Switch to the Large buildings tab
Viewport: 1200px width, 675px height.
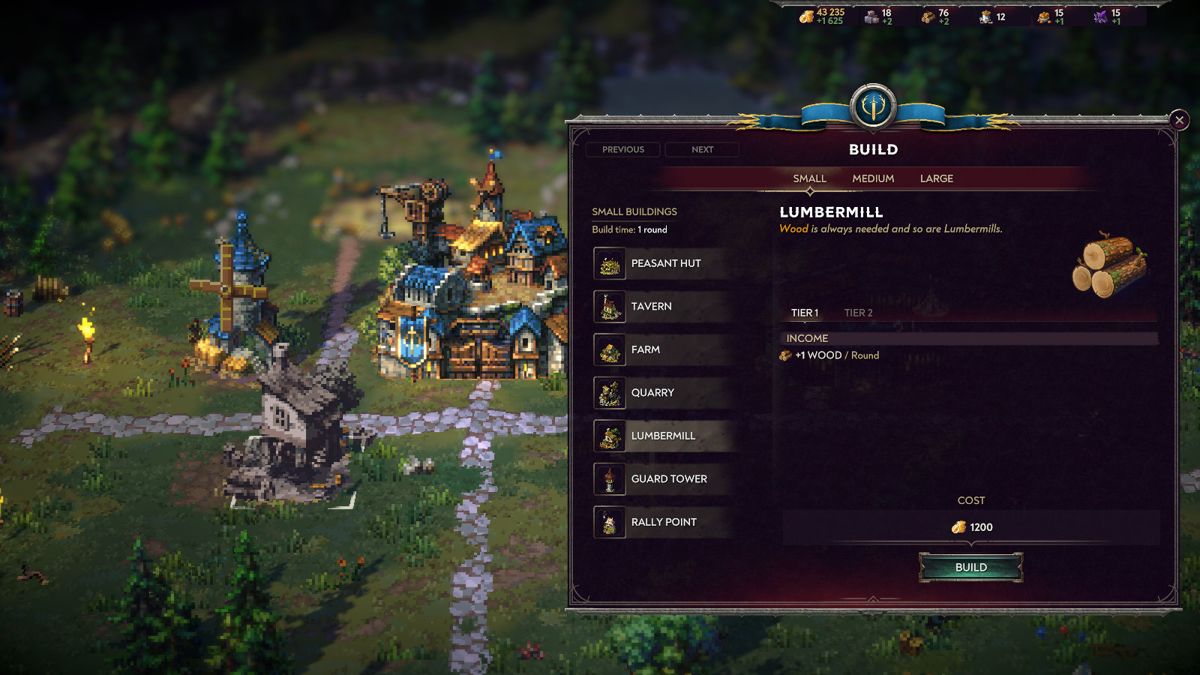click(x=936, y=179)
